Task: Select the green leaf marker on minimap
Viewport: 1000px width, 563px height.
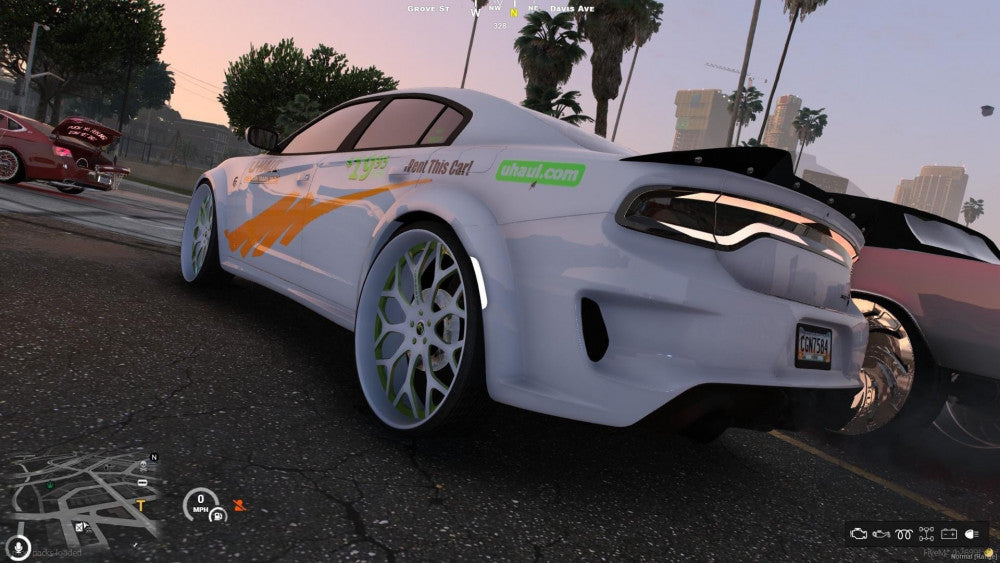Action: [51, 486]
